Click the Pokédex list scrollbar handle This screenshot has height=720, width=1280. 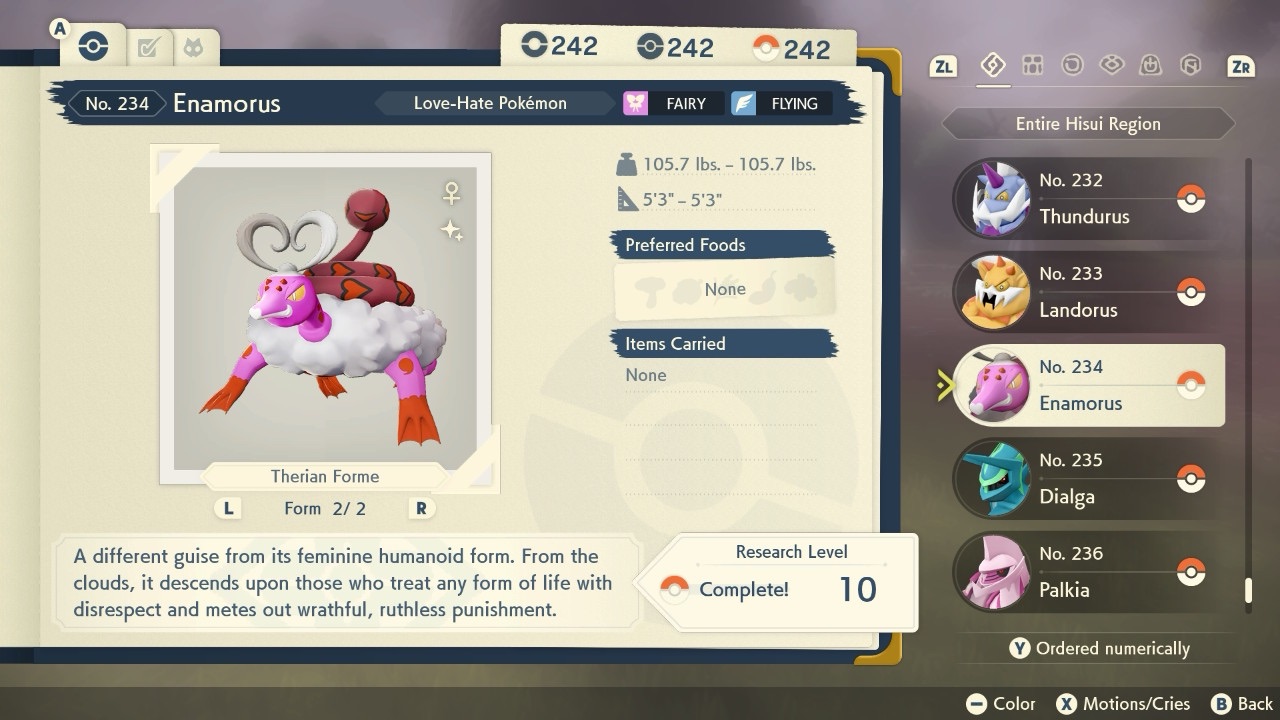[1248, 590]
